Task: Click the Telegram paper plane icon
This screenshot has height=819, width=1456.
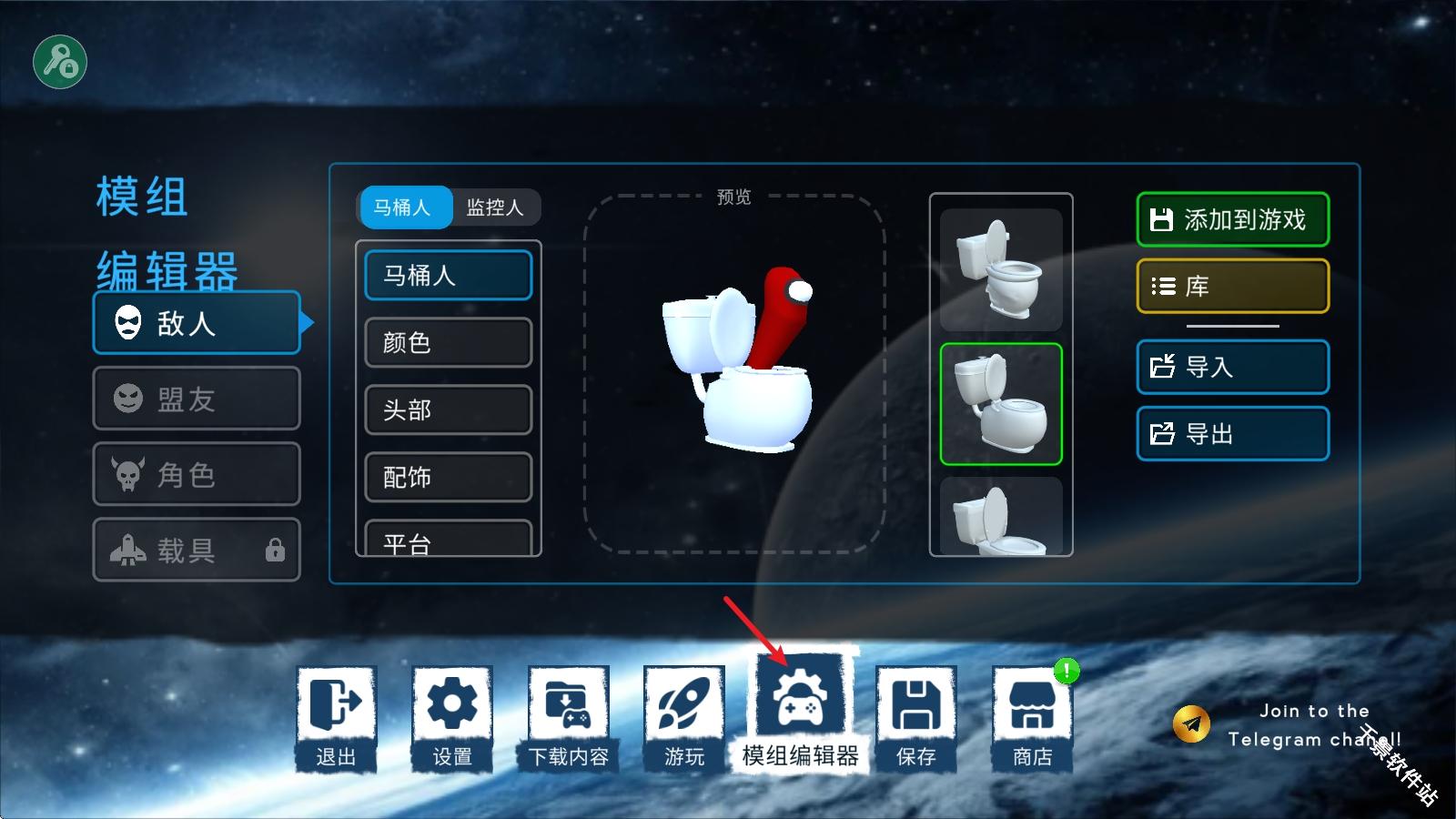Action: (x=1190, y=722)
